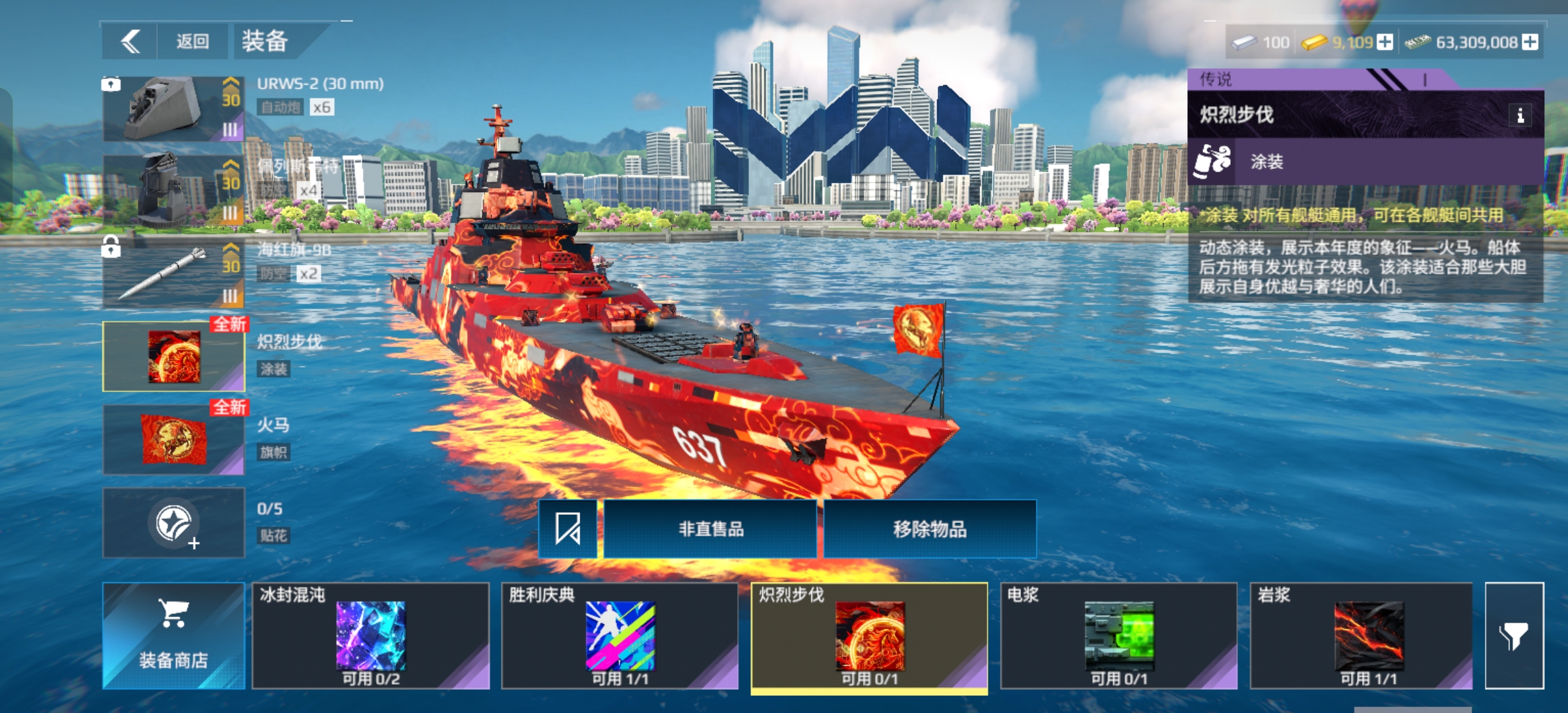Choose the 胜利庆典 paint skin
1568x713 pixels.
[x=620, y=636]
